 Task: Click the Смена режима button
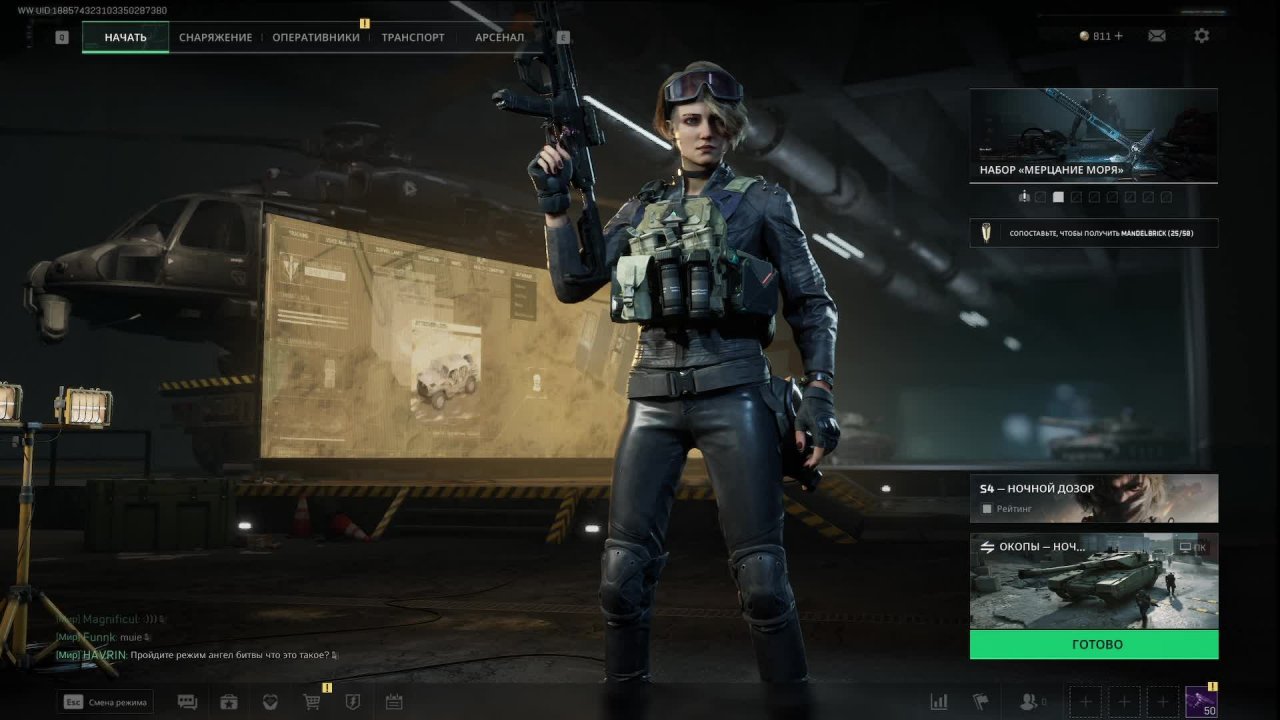coord(106,702)
